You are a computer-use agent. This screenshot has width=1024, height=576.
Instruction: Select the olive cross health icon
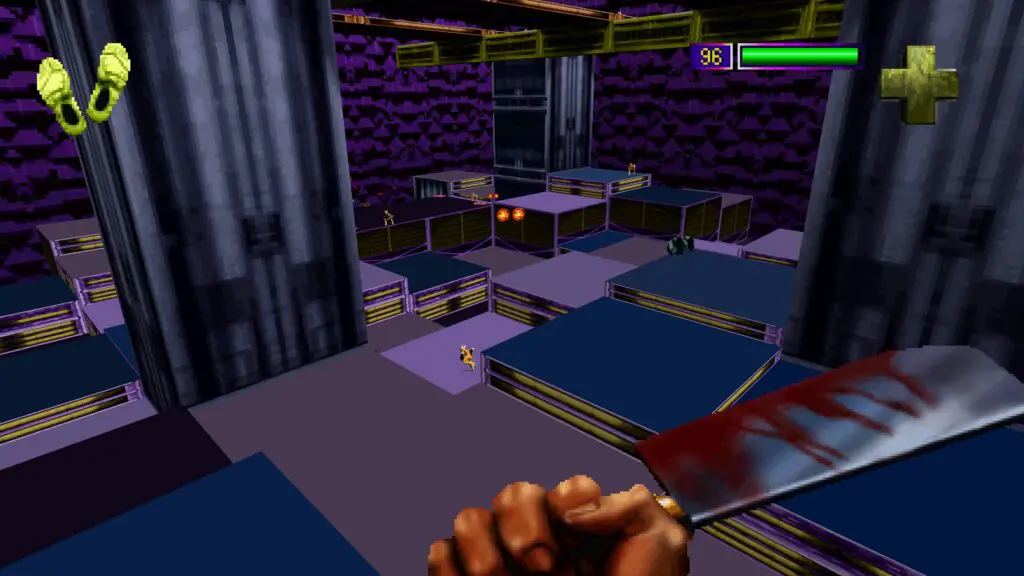918,84
